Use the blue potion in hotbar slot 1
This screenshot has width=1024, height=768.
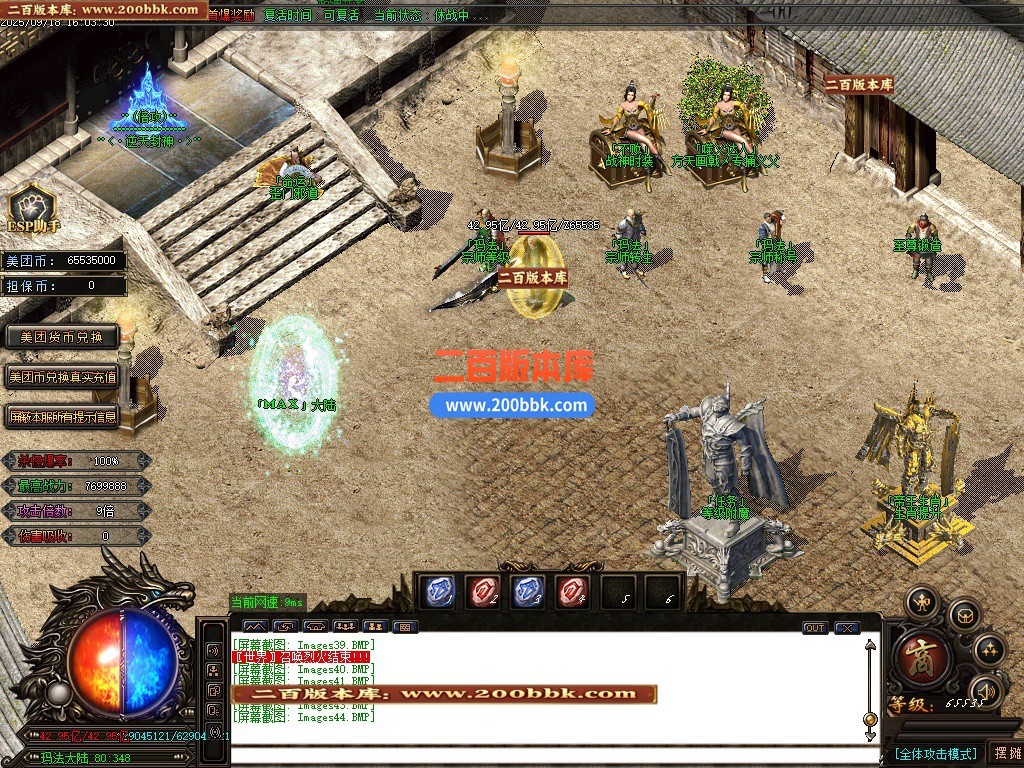(x=436, y=592)
